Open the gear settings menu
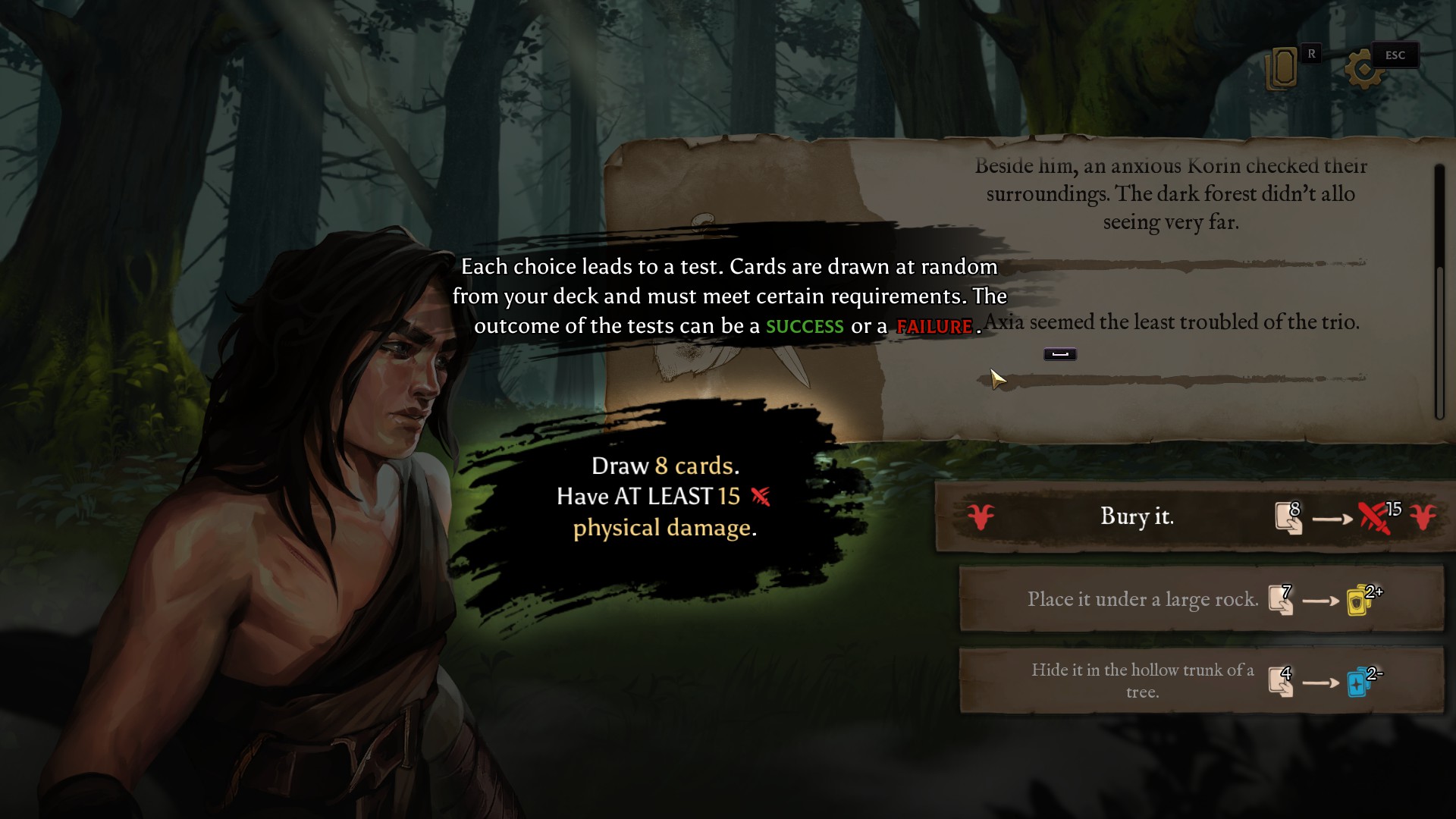The image size is (1456, 819). tap(1362, 71)
